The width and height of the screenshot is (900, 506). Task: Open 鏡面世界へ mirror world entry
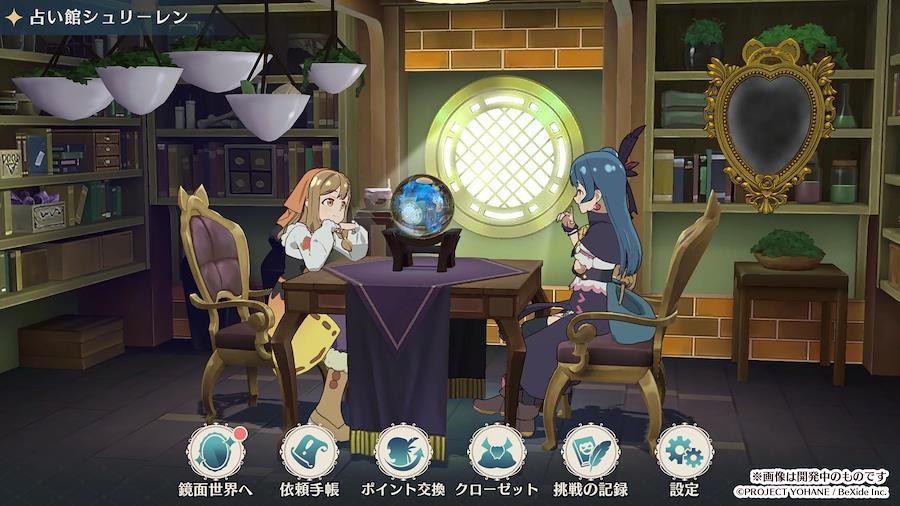[x=216, y=452]
